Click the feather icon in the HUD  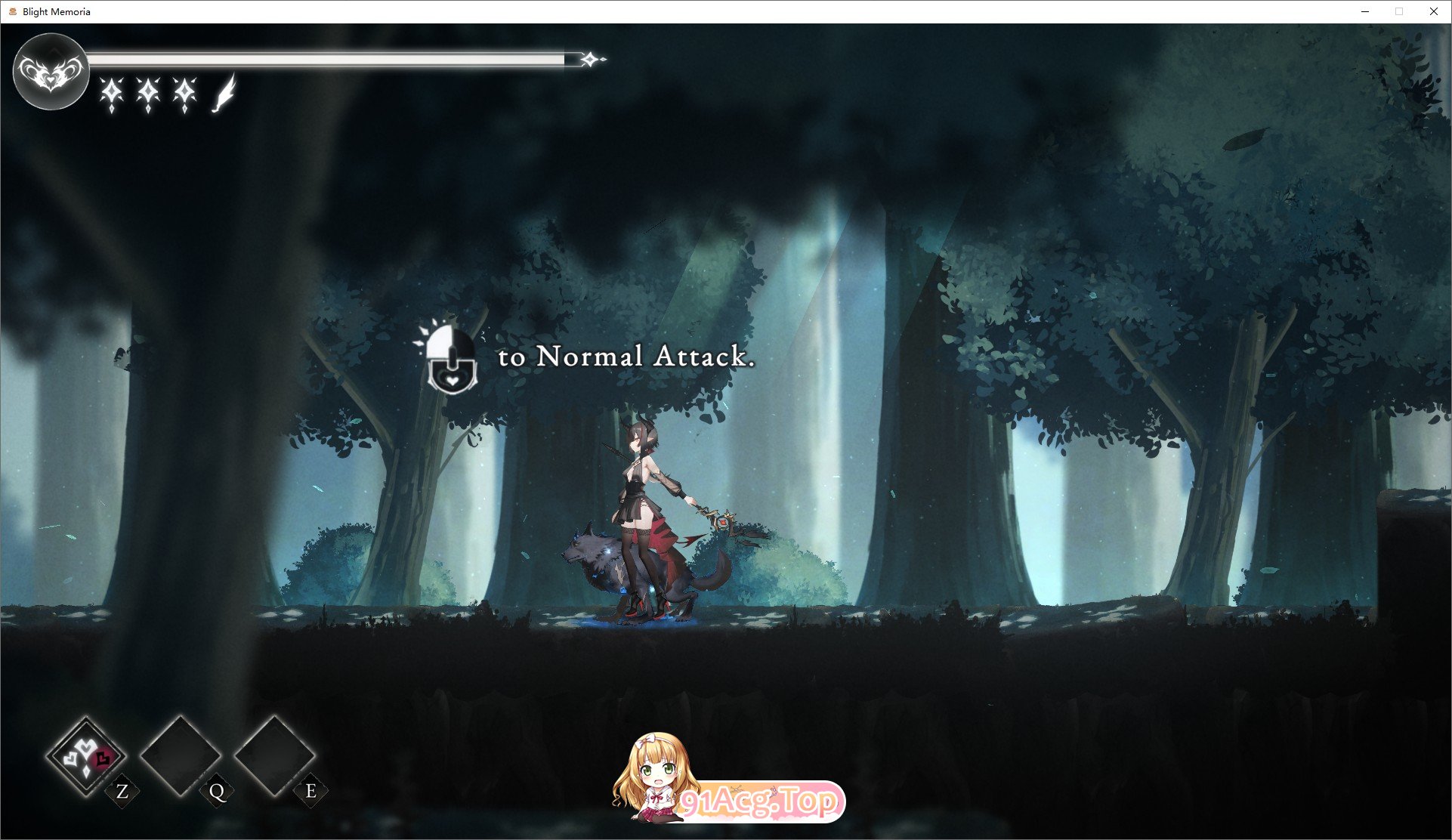[224, 94]
